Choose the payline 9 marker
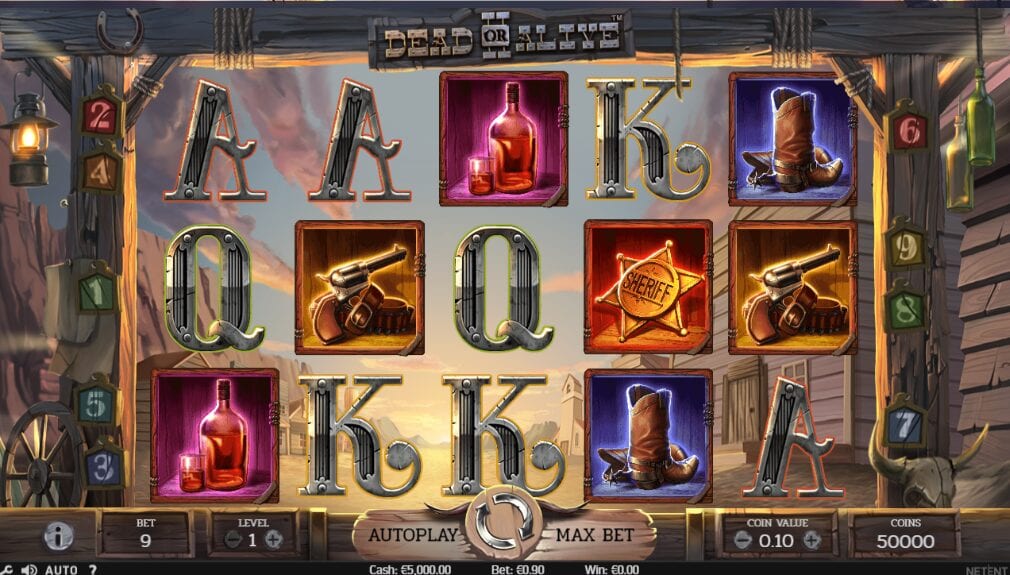Image resolution: width=1010 pixels, height=575 pixels. click(905, 247)
